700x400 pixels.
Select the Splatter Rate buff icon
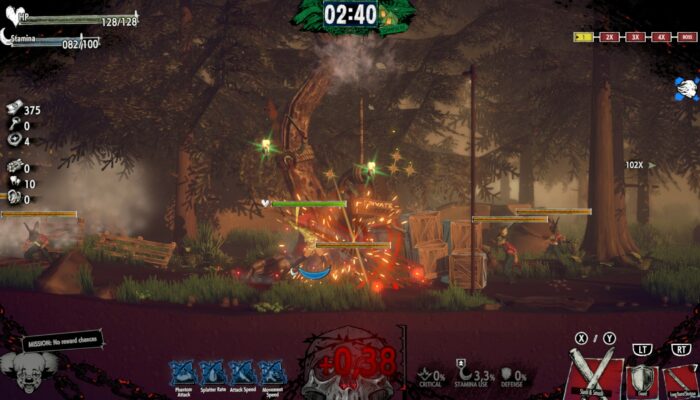[211, 373]
